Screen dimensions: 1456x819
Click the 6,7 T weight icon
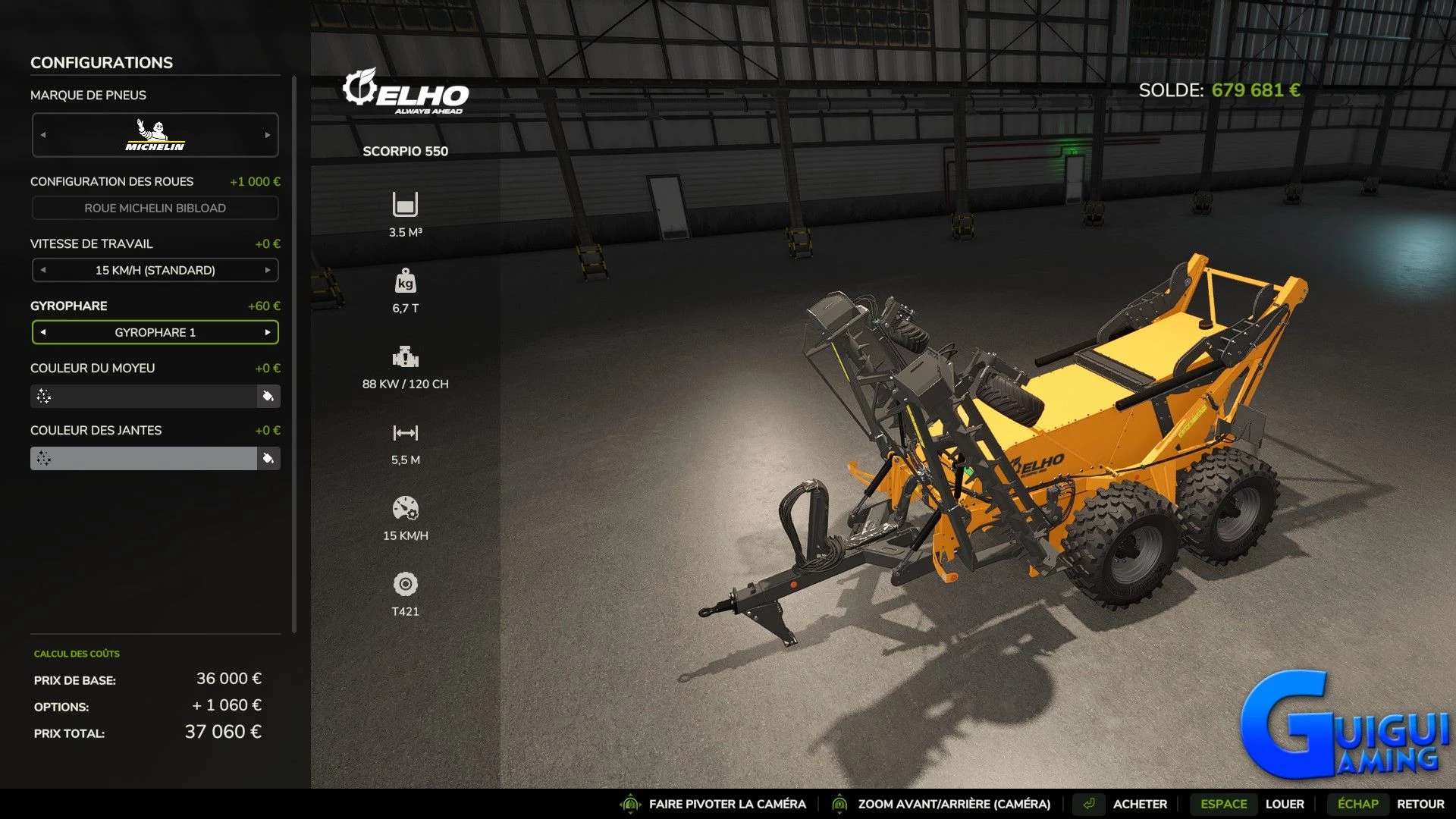pos(406,281)
